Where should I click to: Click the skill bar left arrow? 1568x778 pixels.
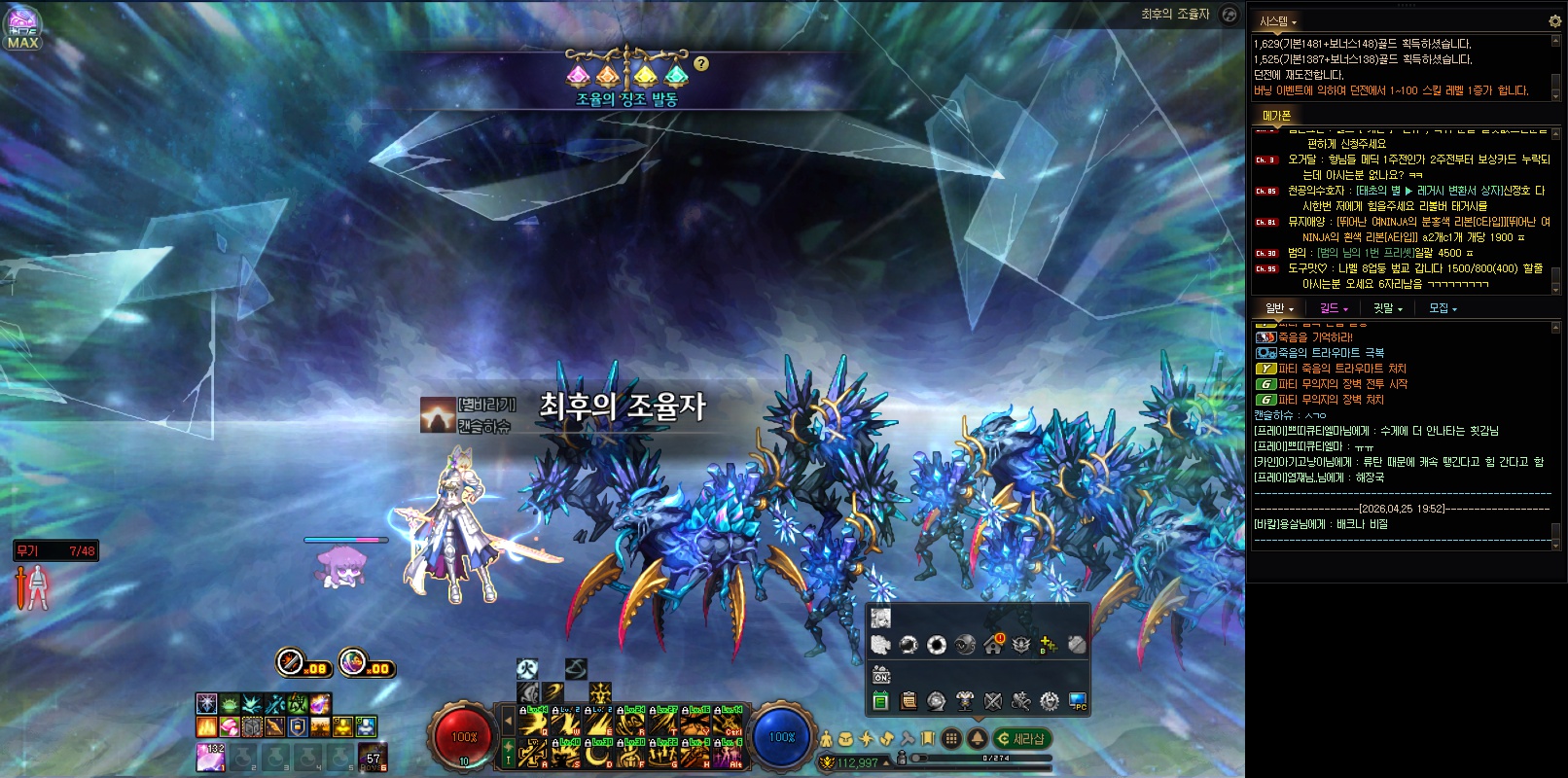coord(508,722)
